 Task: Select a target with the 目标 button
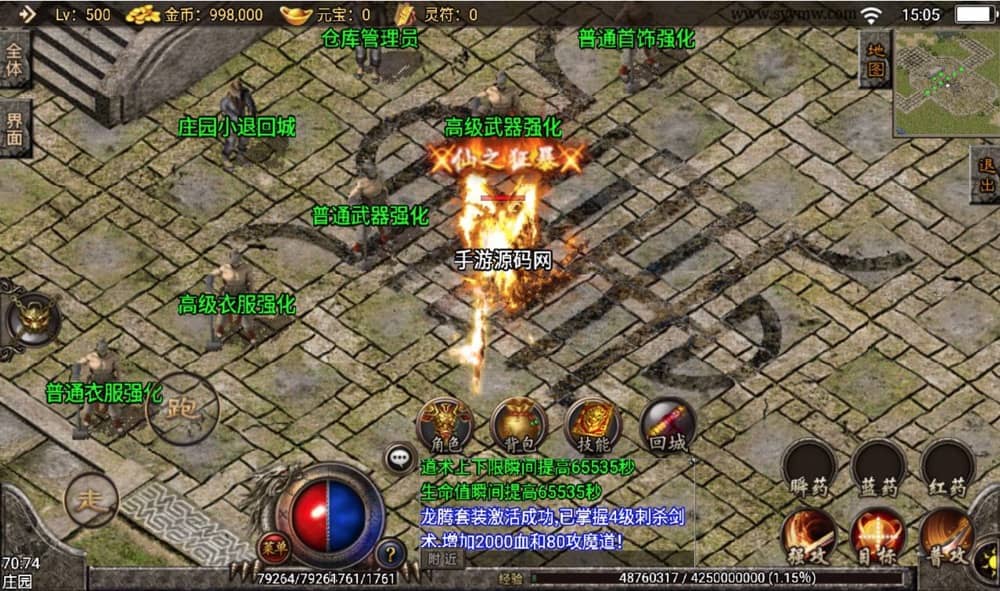click(878, 535)
